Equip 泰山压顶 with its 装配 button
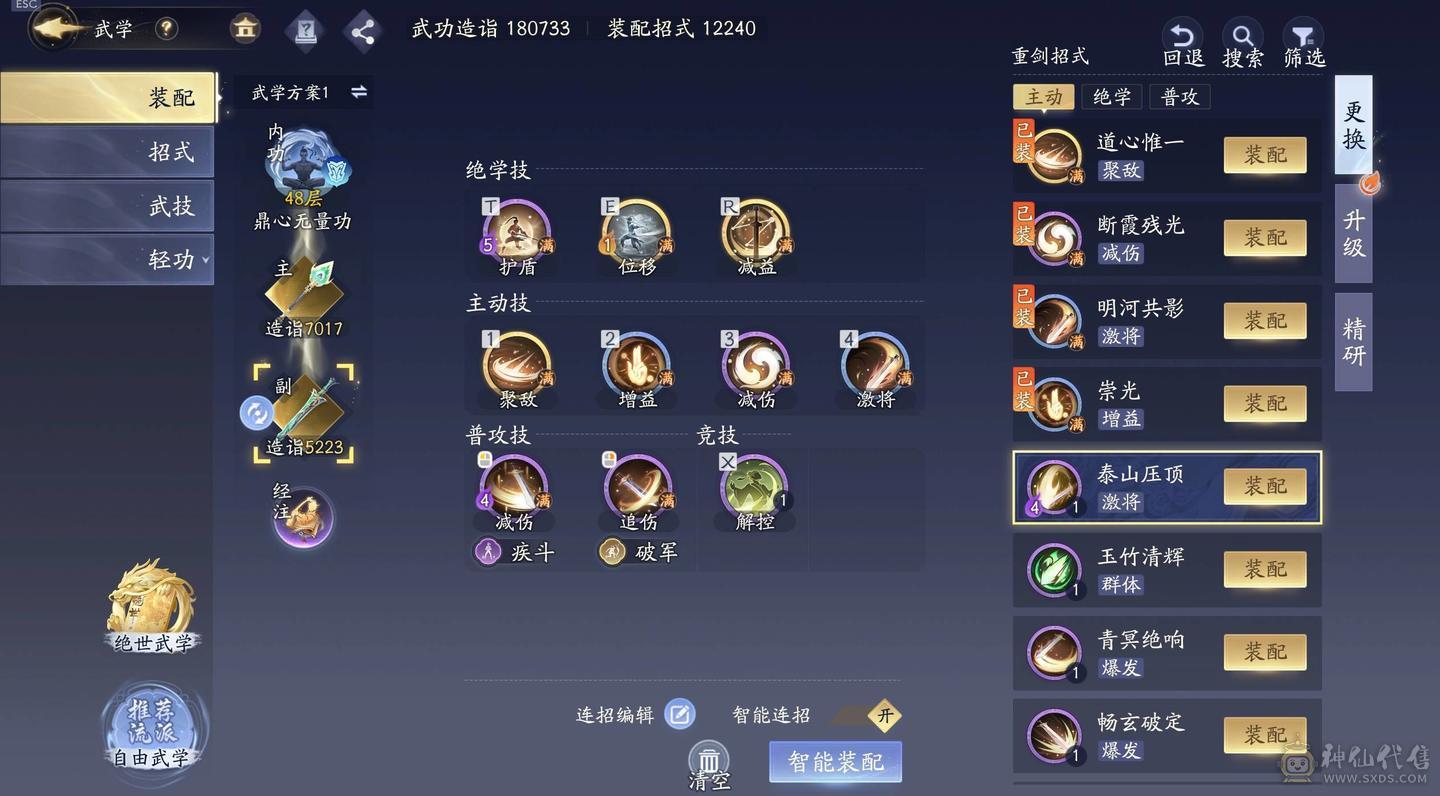Image resolution: width=1440 pixels, height=796 pixels. (1266, 486)
